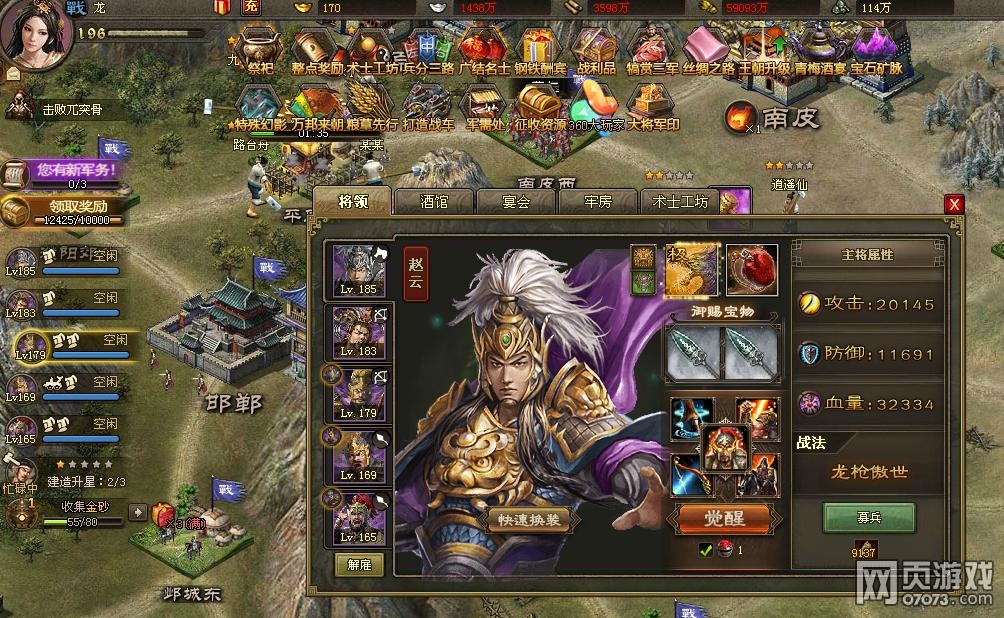Open the 祭祀 sacrifice icon

click(x=260, y=50)
